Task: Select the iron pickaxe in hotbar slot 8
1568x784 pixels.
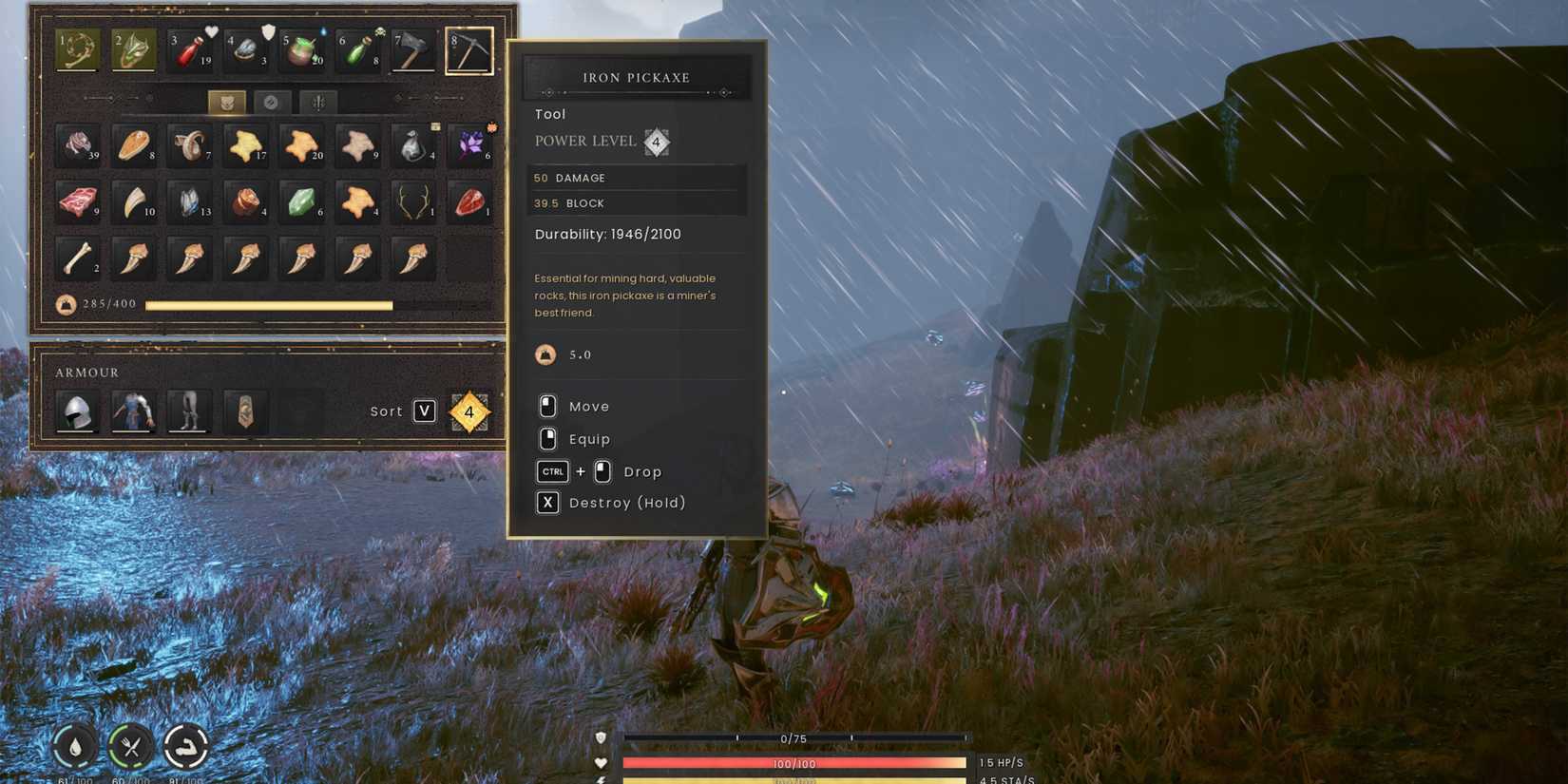Action: pyautogui.click(x=469, y=50)
